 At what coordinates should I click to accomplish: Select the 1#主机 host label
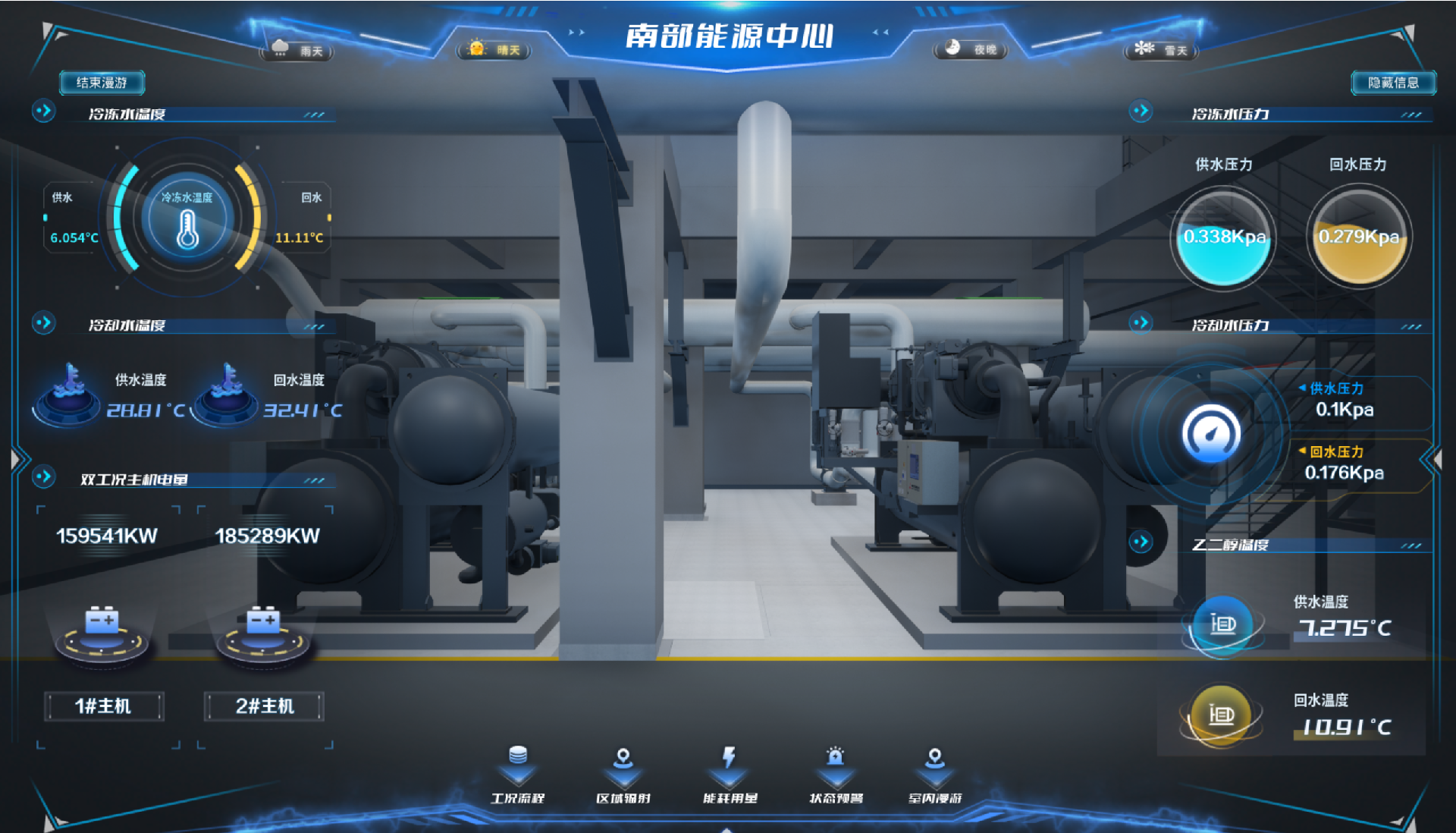104,706
